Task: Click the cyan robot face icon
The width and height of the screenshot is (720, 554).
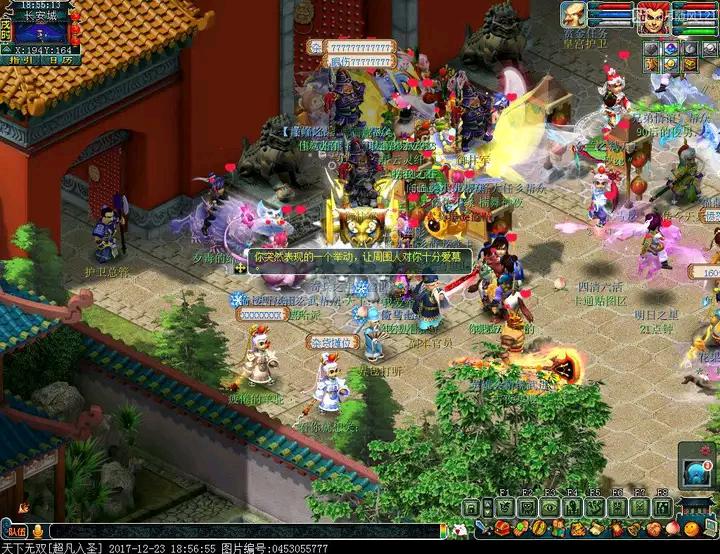Action: pyautogui.click(x=696, y=472)
